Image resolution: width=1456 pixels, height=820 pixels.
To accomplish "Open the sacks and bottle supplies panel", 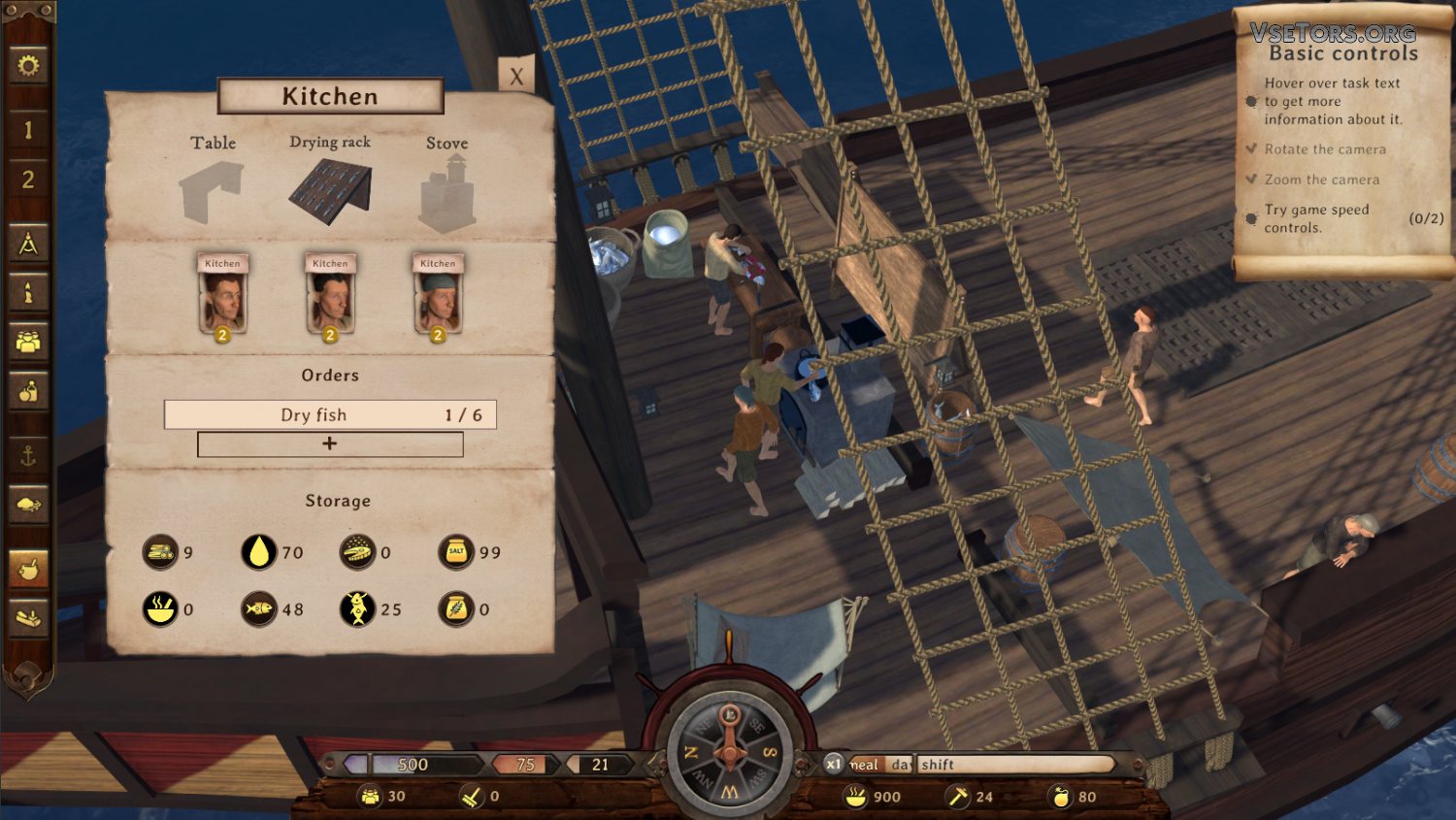I will pyautogui.click(x=28, y=391).
